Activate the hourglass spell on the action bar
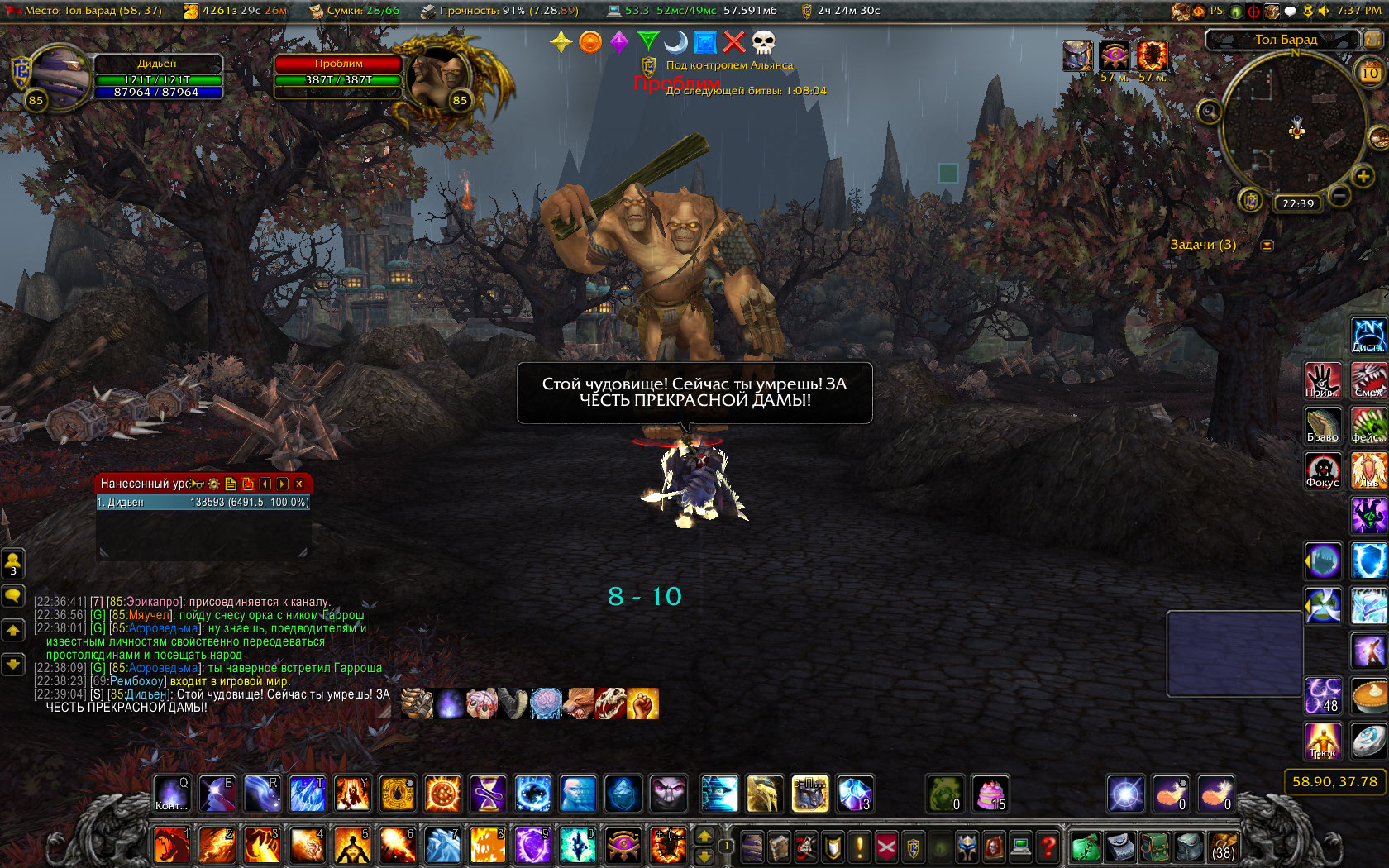 pyautogui.click(x=488, y=795)
